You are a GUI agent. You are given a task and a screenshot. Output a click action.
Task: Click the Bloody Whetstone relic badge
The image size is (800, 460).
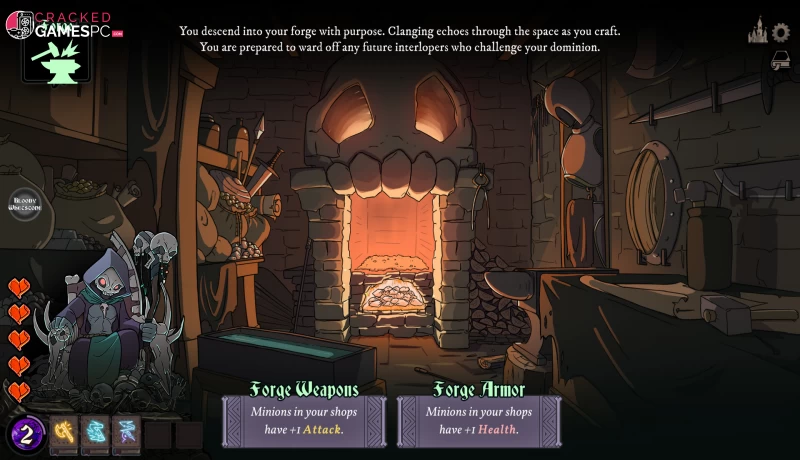point(23,205)
